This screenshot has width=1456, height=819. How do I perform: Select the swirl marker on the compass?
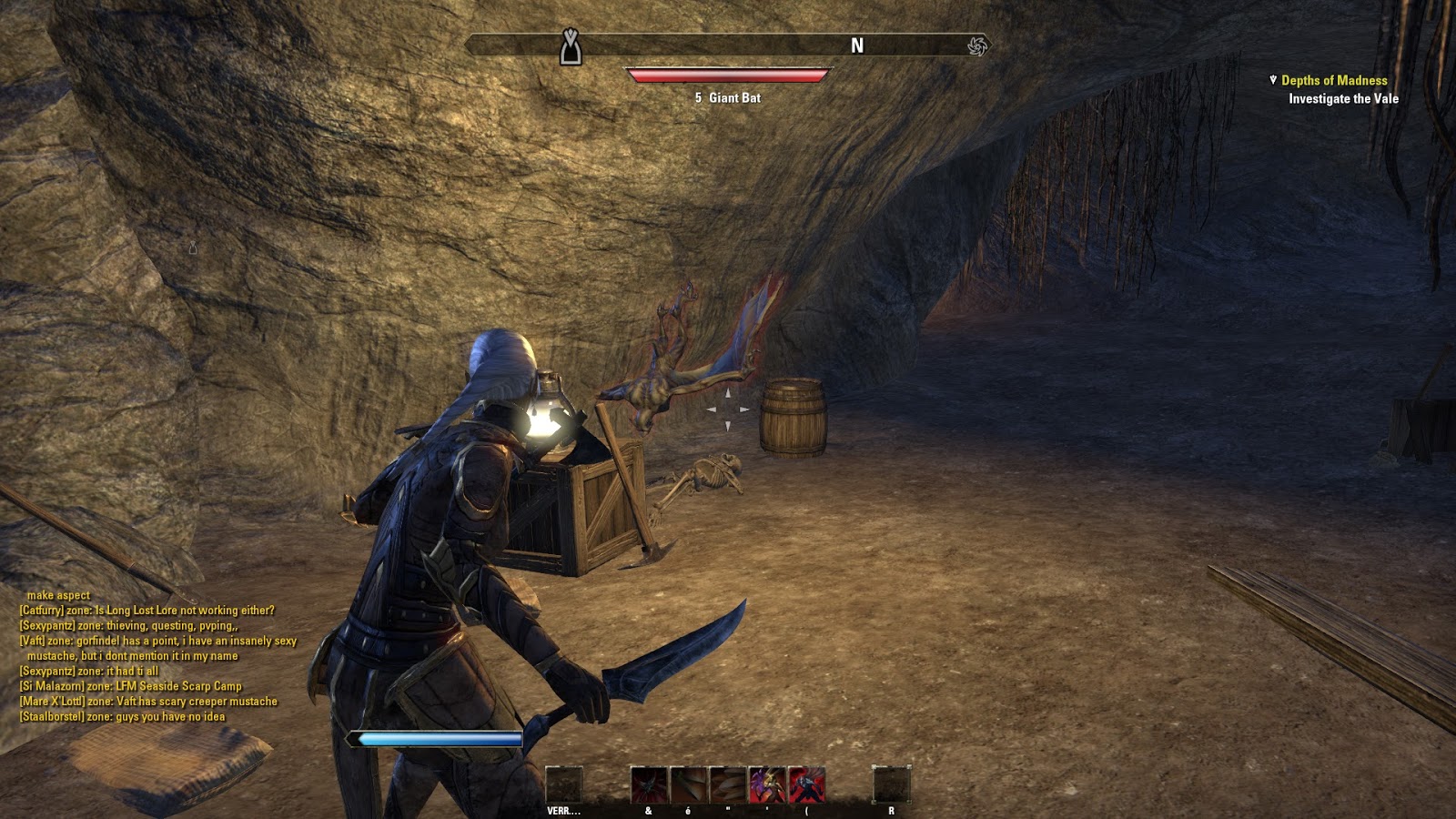977,45
